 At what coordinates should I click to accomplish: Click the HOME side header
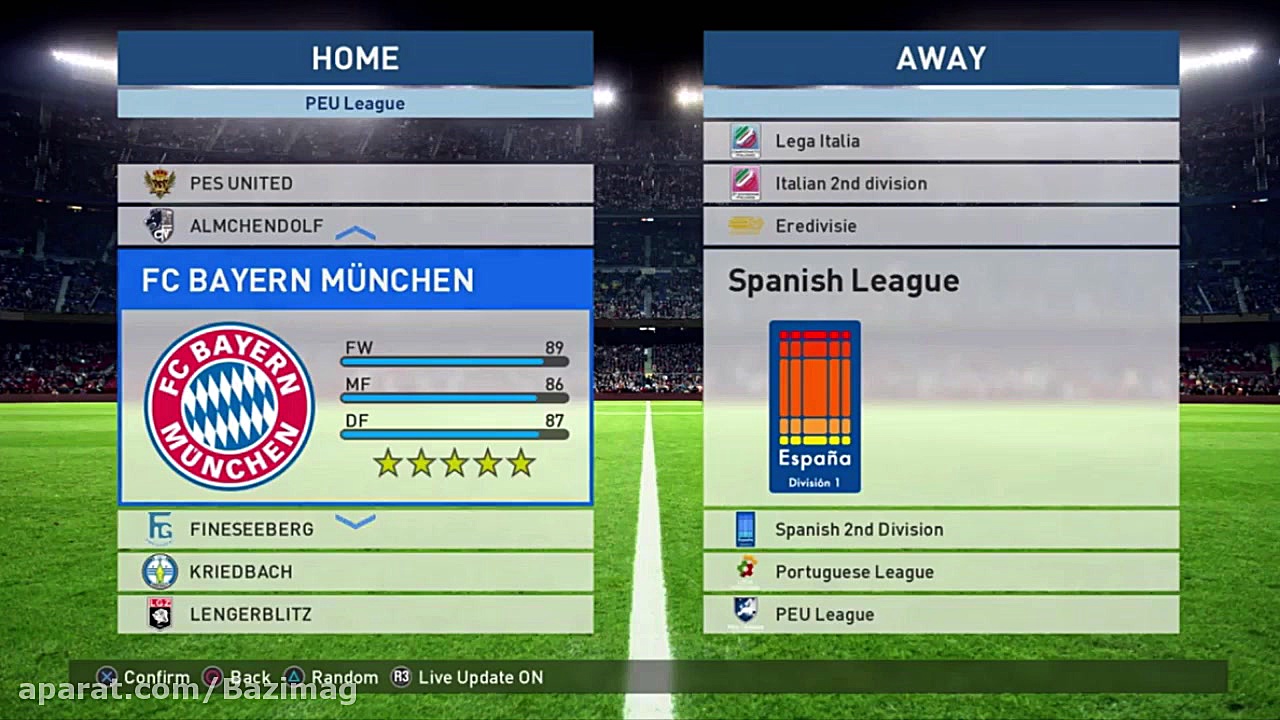point(355,58)
